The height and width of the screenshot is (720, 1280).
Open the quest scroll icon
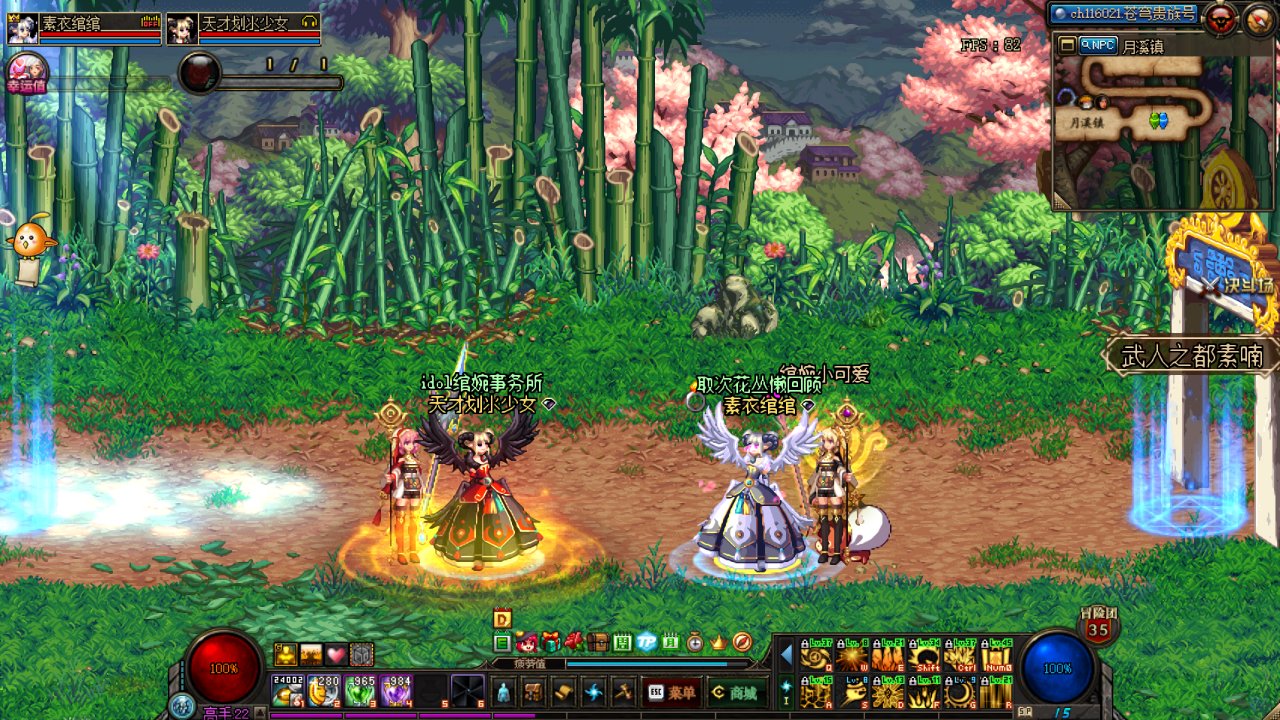coord(562,692)
